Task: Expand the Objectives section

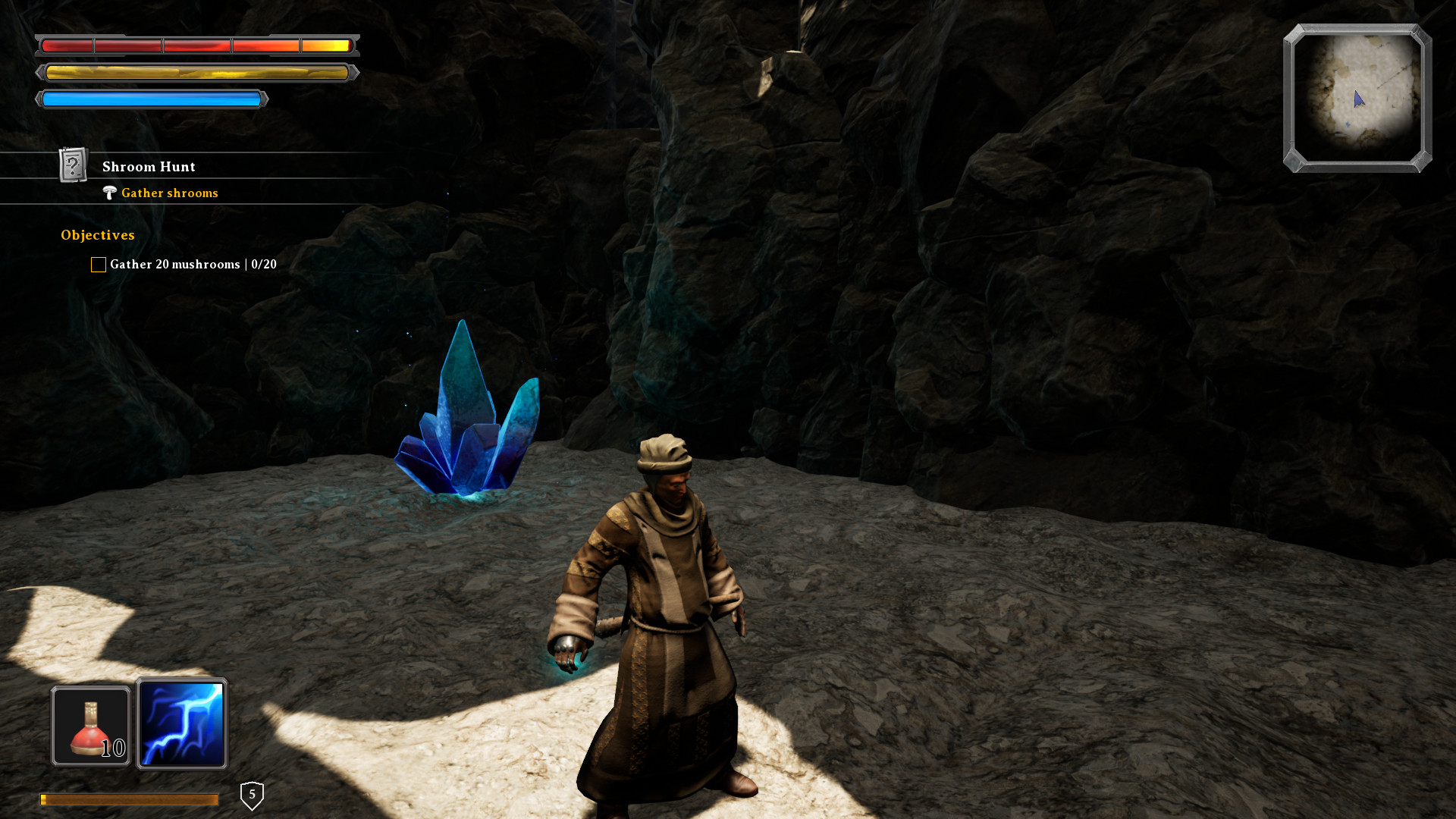Action: (x=97, y=235)
